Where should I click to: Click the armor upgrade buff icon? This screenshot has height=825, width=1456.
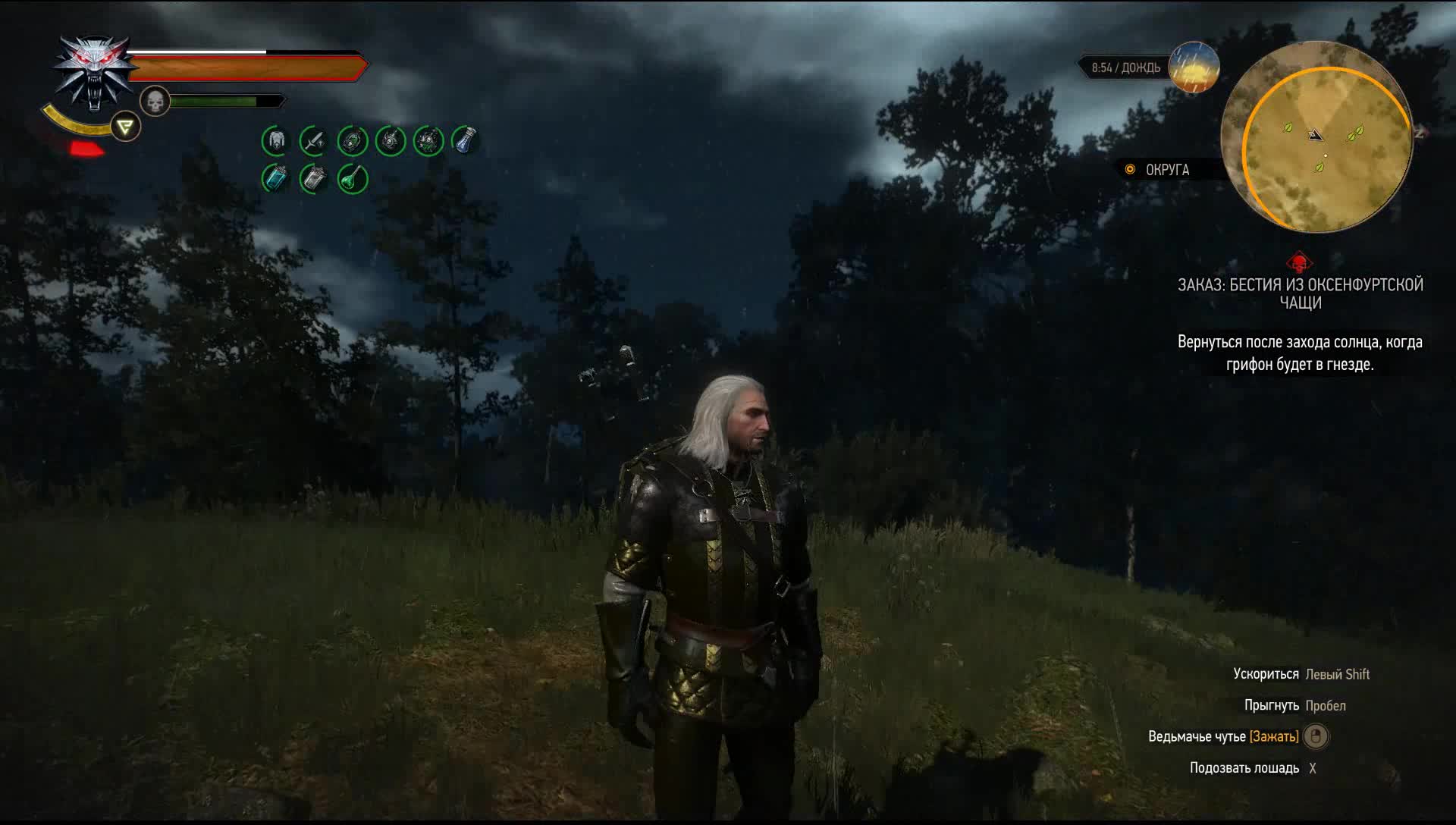click(x=277, y=140)
